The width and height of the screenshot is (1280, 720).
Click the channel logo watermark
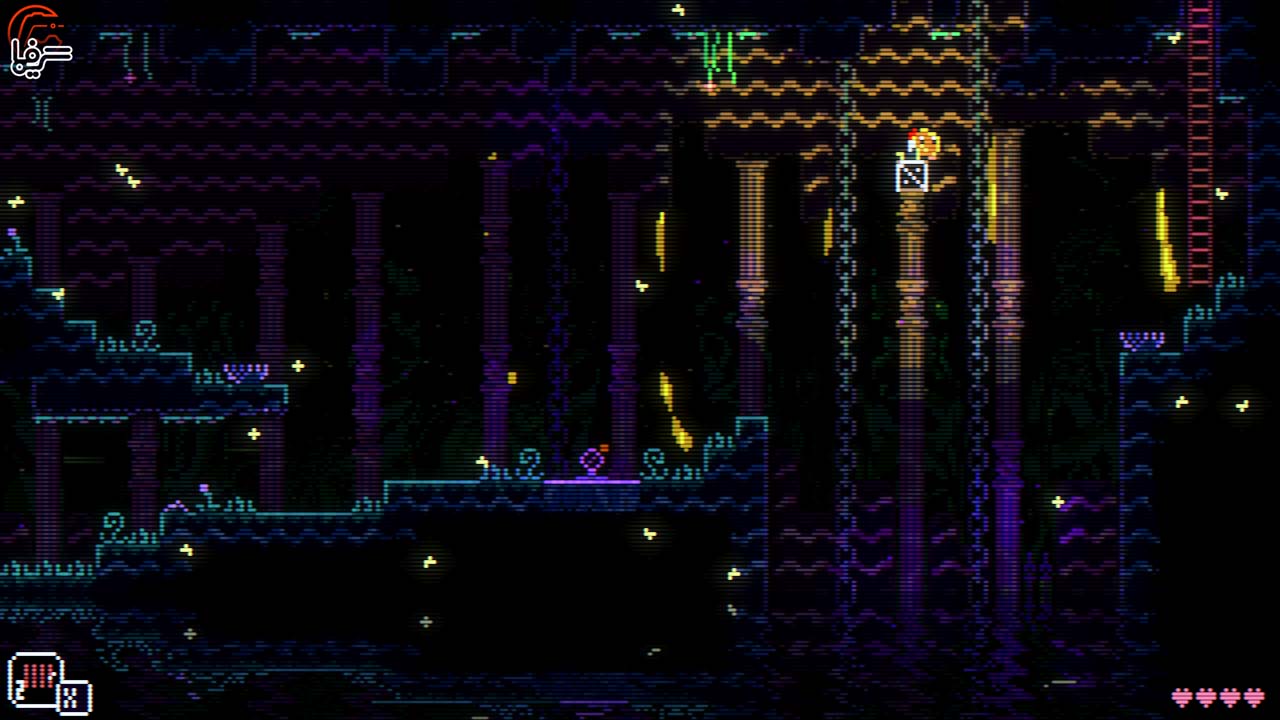coord(38,40)
